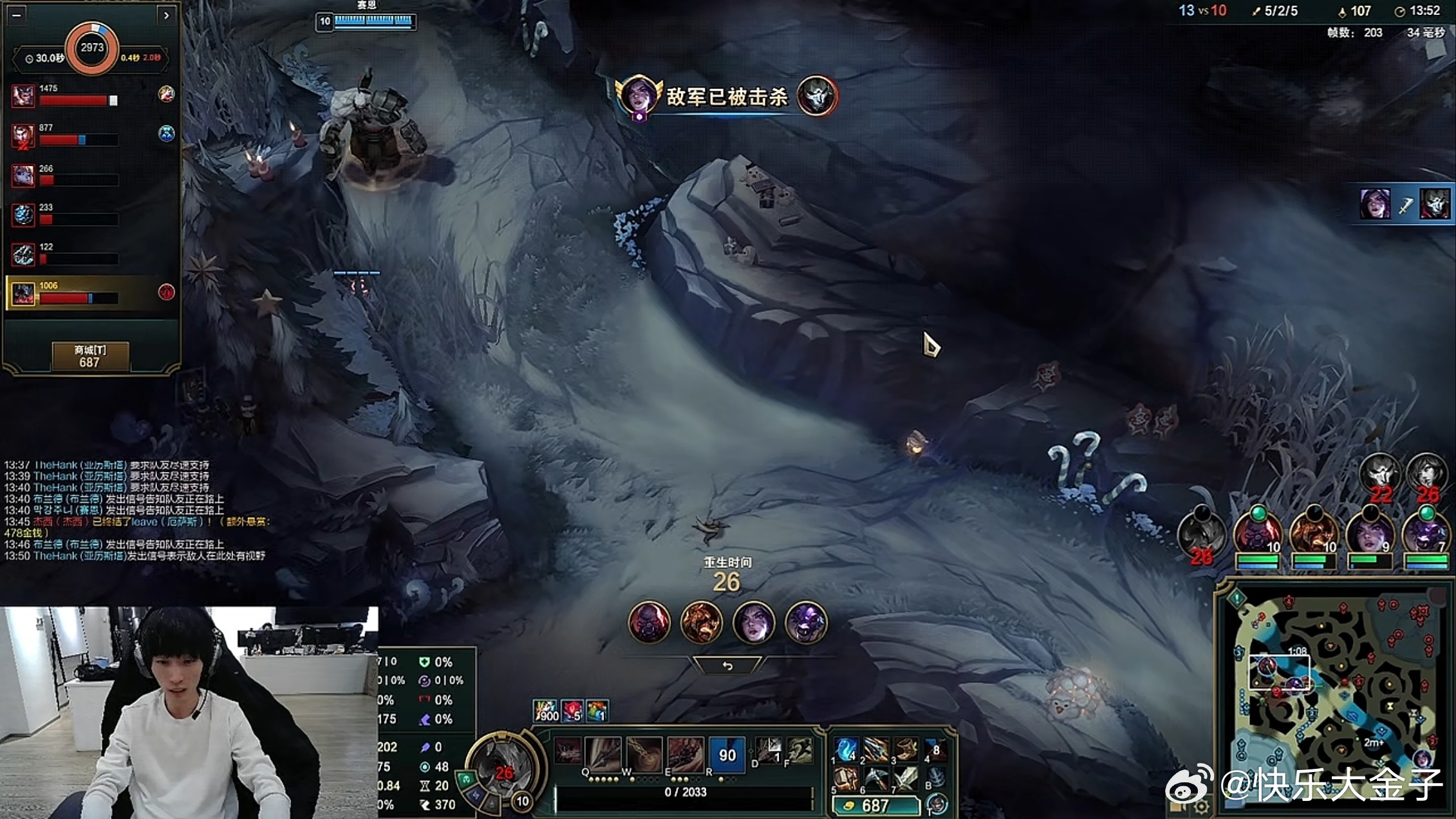Screen dimensions: 1456x819
Task: Select the pickaxe item in slot 6
Action: pyautogui.click(x=875, y=778)
